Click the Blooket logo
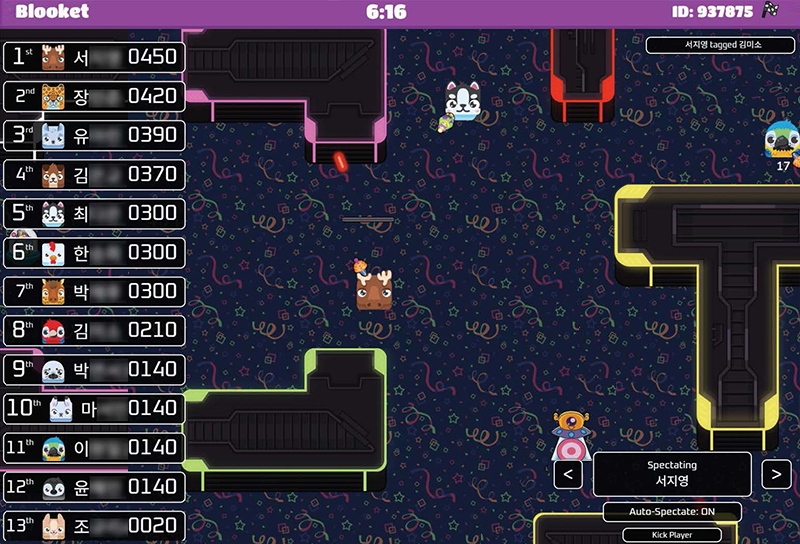This screenshot has width=800, height=544. [x=52, y=12]
